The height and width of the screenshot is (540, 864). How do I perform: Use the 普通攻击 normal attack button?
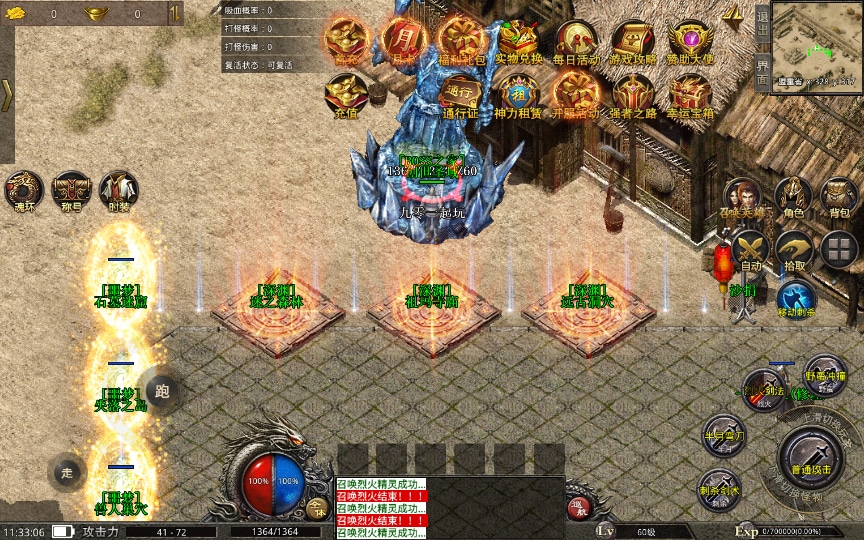click(808, 454)
